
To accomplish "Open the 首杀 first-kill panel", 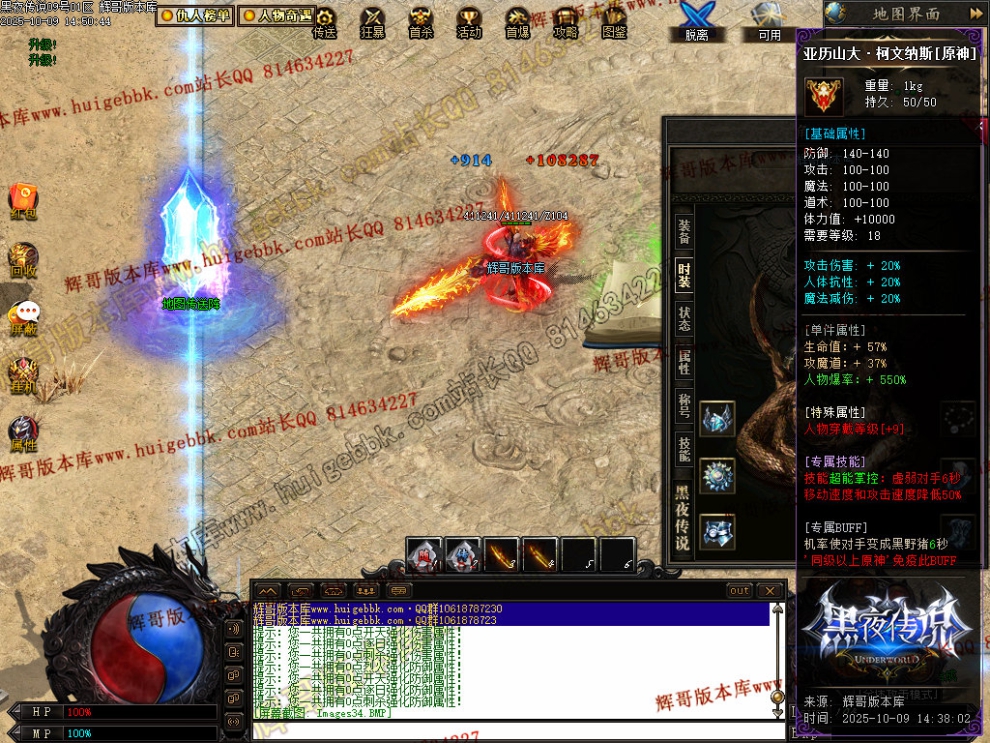I will coord(421,22).
